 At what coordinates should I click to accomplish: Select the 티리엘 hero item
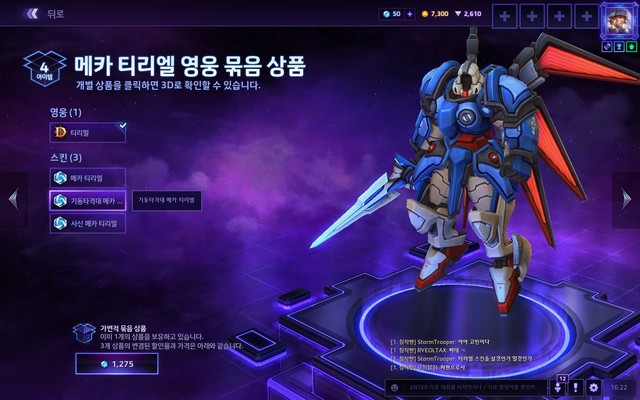(87, 132)
